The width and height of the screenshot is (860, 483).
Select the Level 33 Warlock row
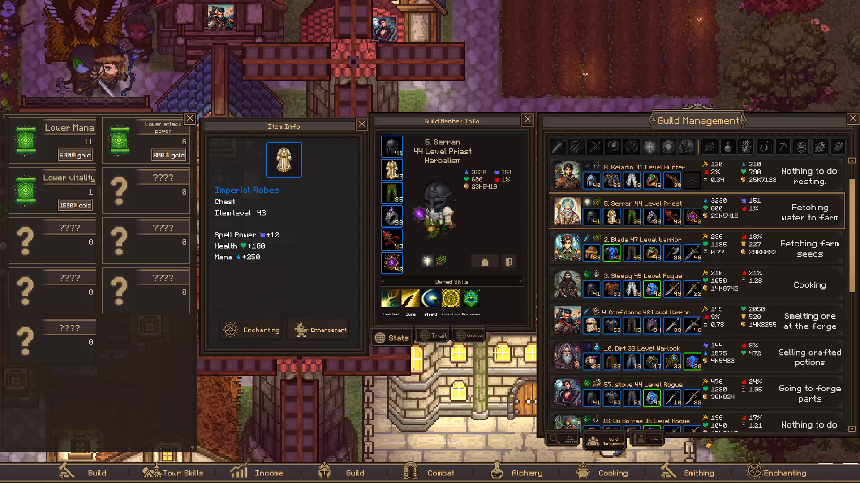click(695, 355)
